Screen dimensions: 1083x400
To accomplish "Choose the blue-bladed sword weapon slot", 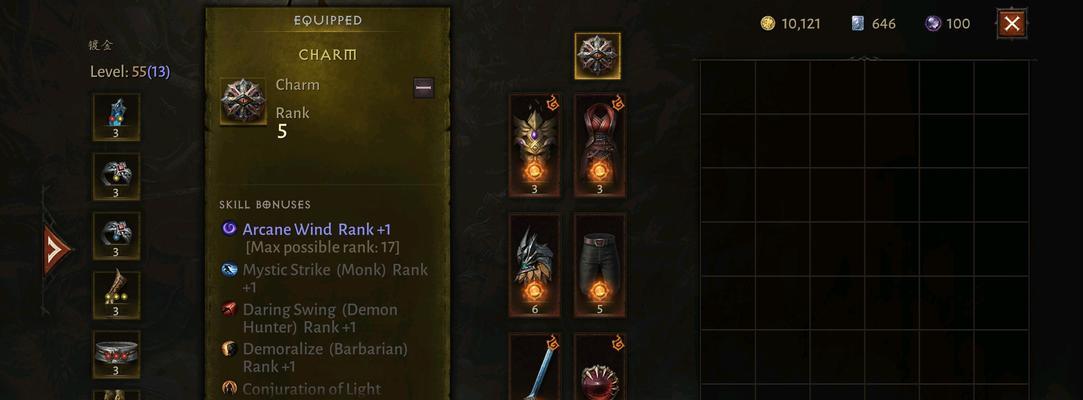I will coord(534,368).
